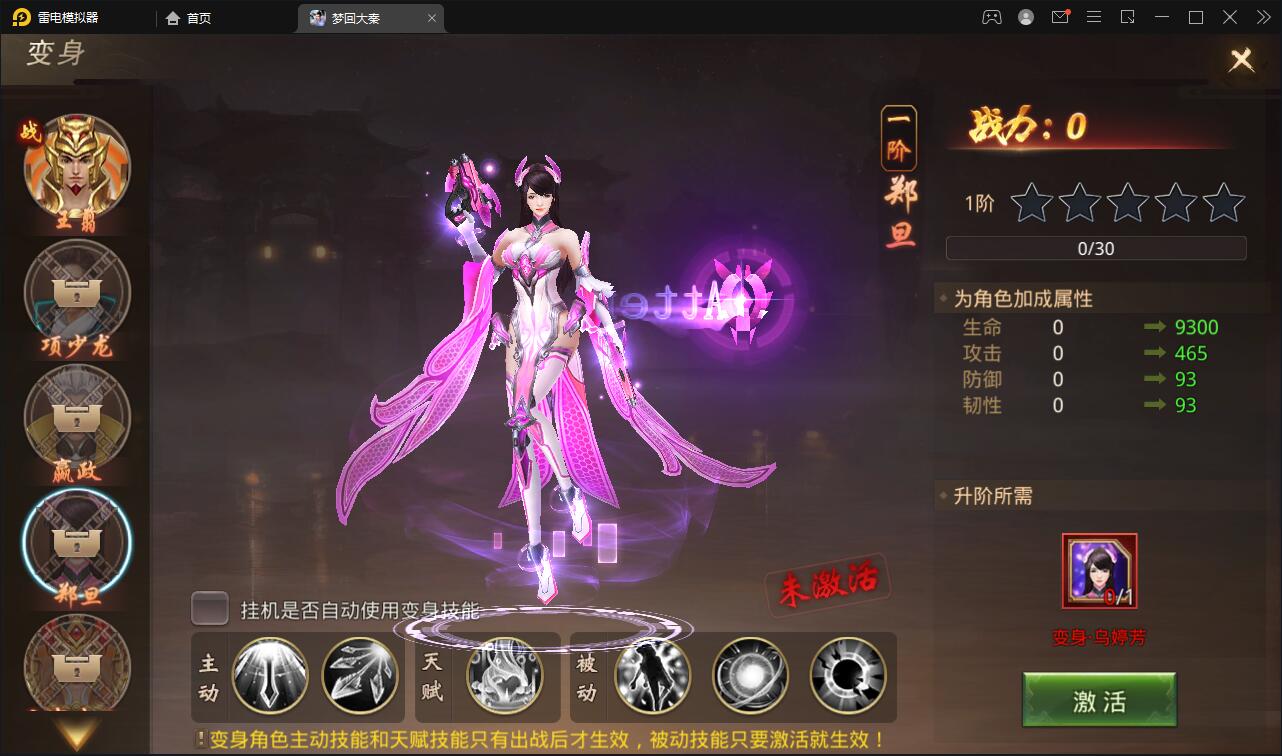The height and width of the screenshot is (756, 1282).
Task: Switch to the 首页 tab
Action: tap(188, 17)
